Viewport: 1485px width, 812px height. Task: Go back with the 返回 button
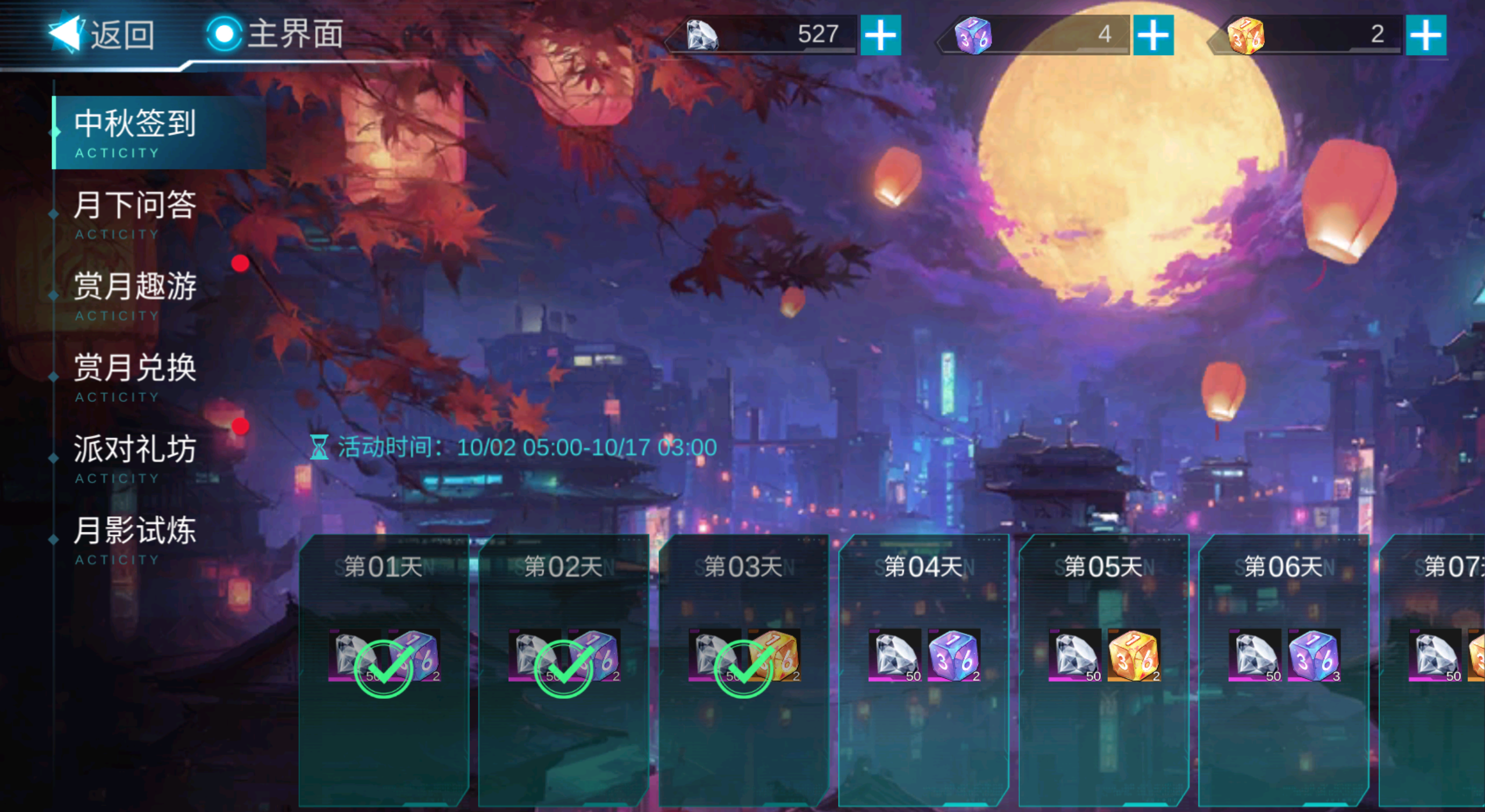point(102,35)
